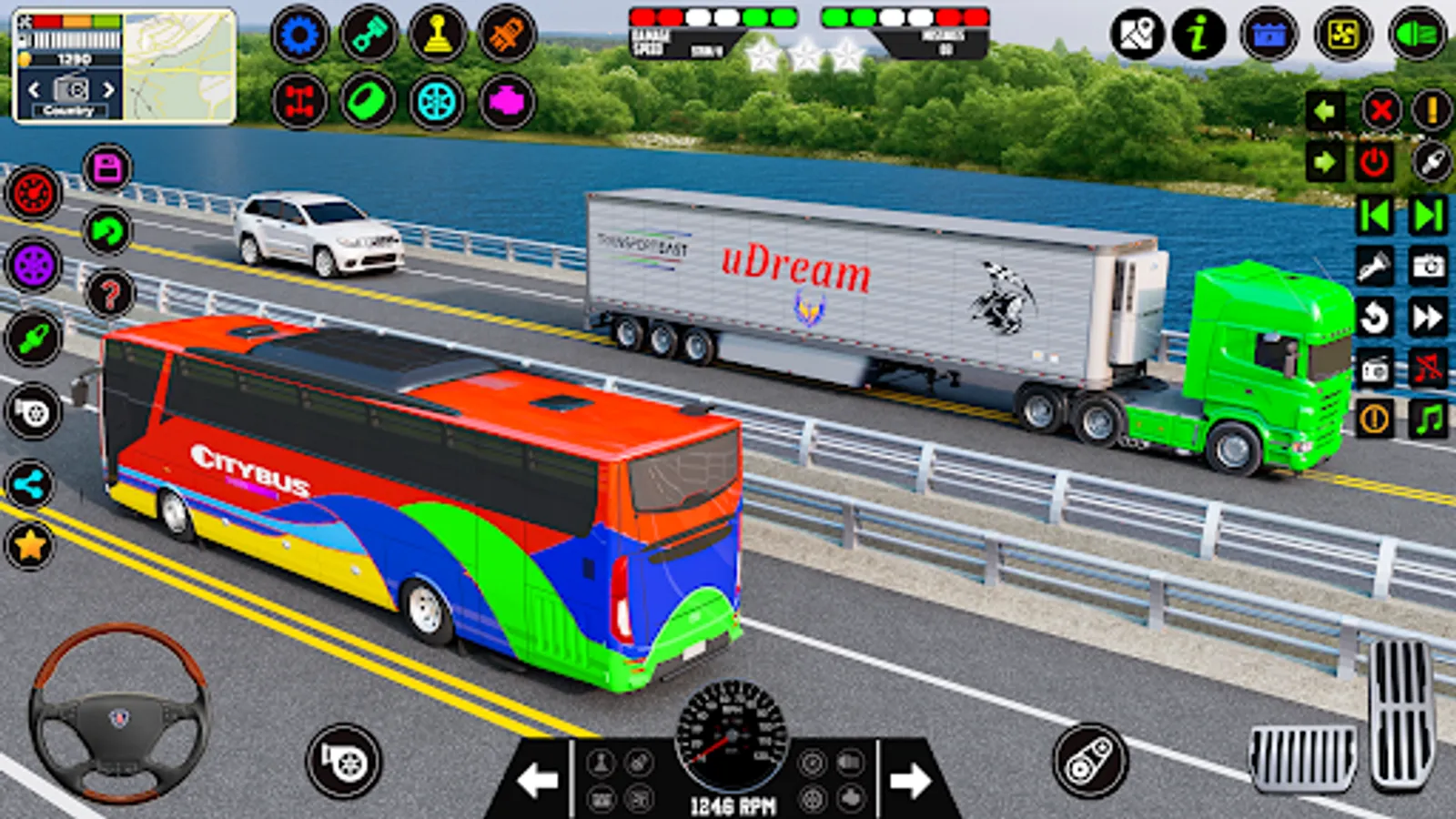Tap the yellow gear shifter icon
This screenshot has height=819, width=1456.
click(x=438, y=35)
